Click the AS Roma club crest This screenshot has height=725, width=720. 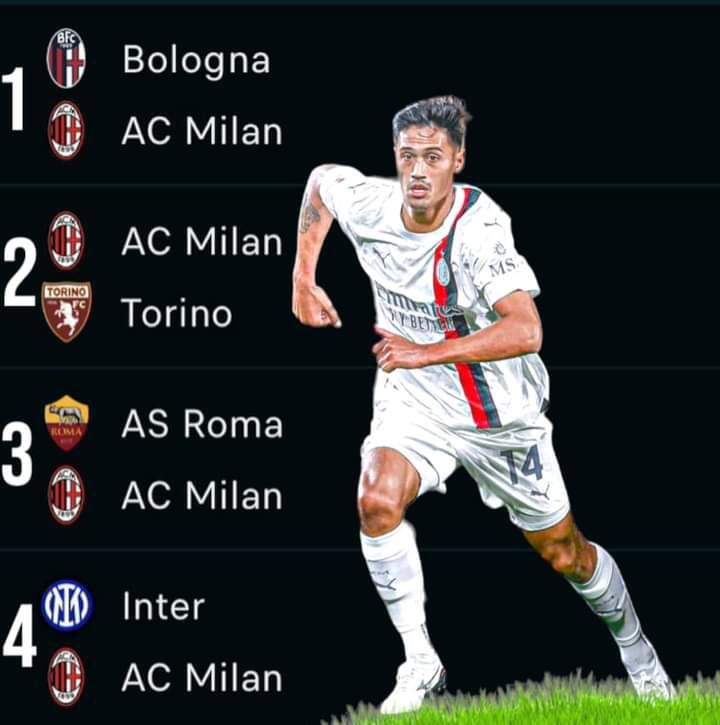(66, 423)
